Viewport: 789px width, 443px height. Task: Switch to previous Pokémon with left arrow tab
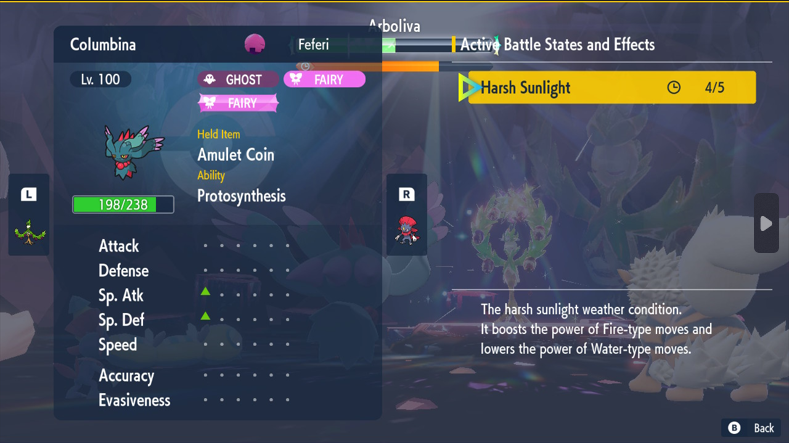pos(28,215)
